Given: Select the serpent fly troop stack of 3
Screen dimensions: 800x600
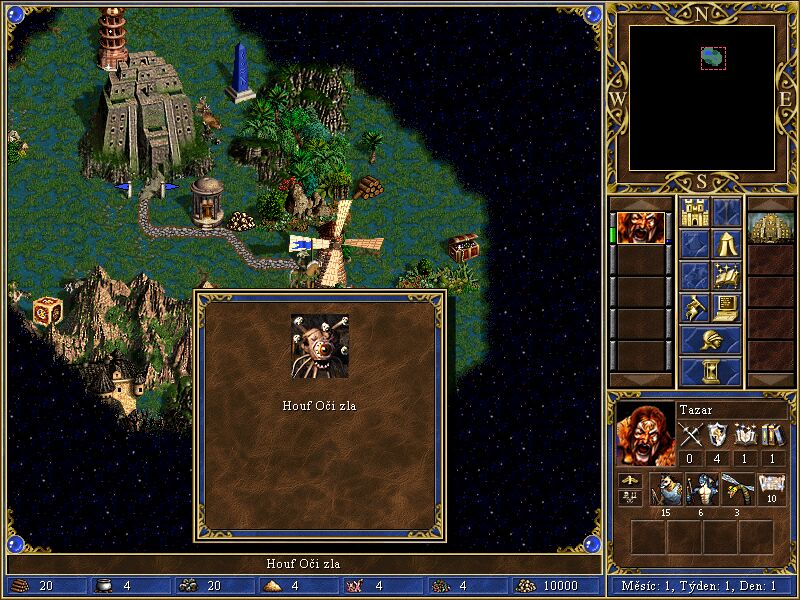Looking at the screenshot, I should coord(737,489).
